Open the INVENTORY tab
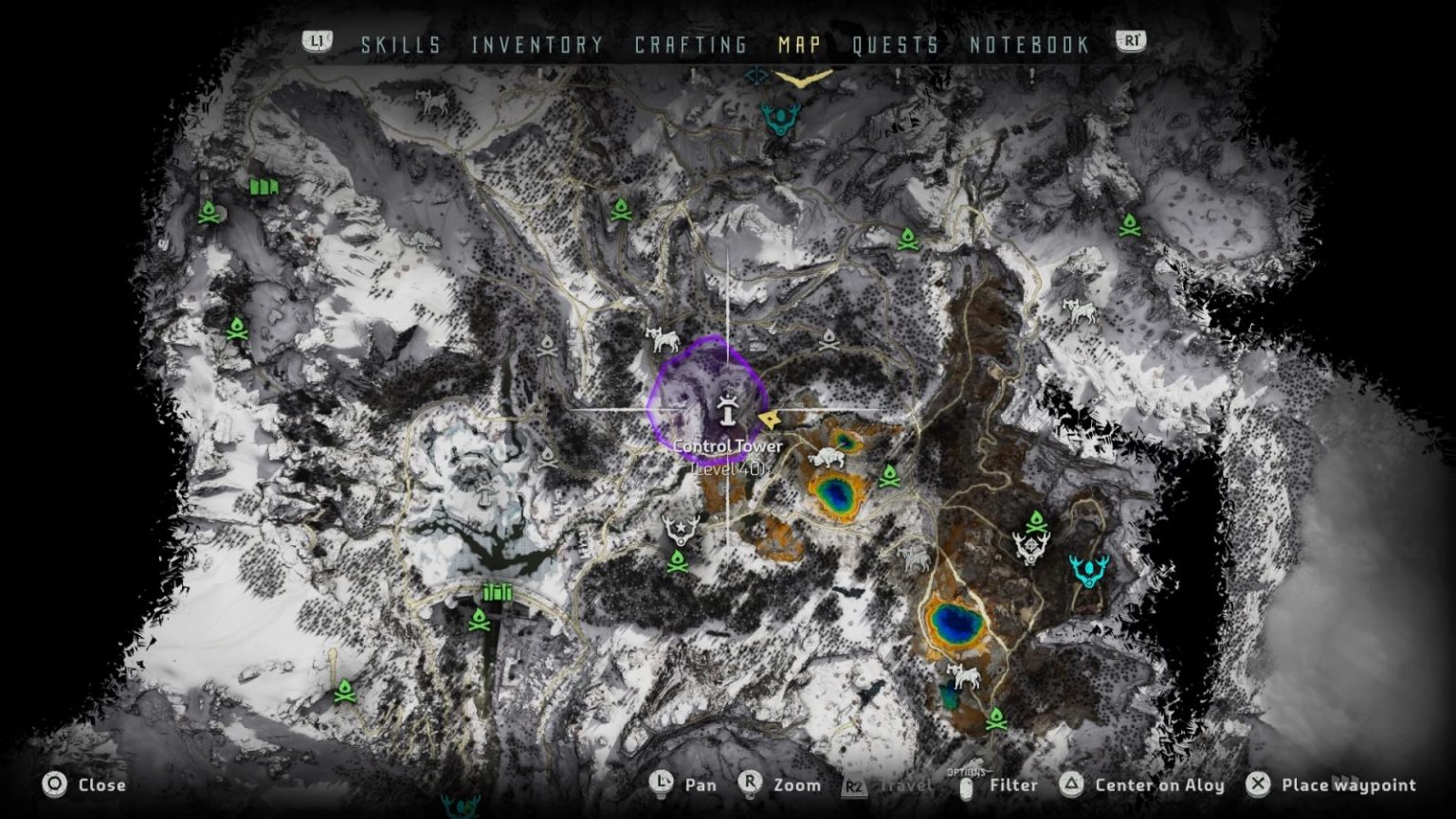This screenshot has width=1456, height=819. [537, 44]
